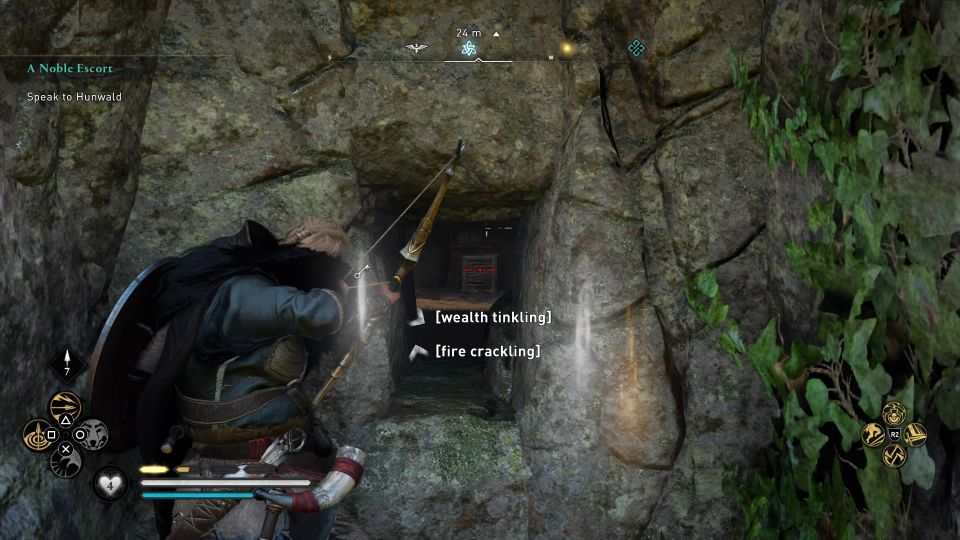960x540 pixels.
Task: Activate the arrow-and-target ranged ability
Action: coord(38,435)
